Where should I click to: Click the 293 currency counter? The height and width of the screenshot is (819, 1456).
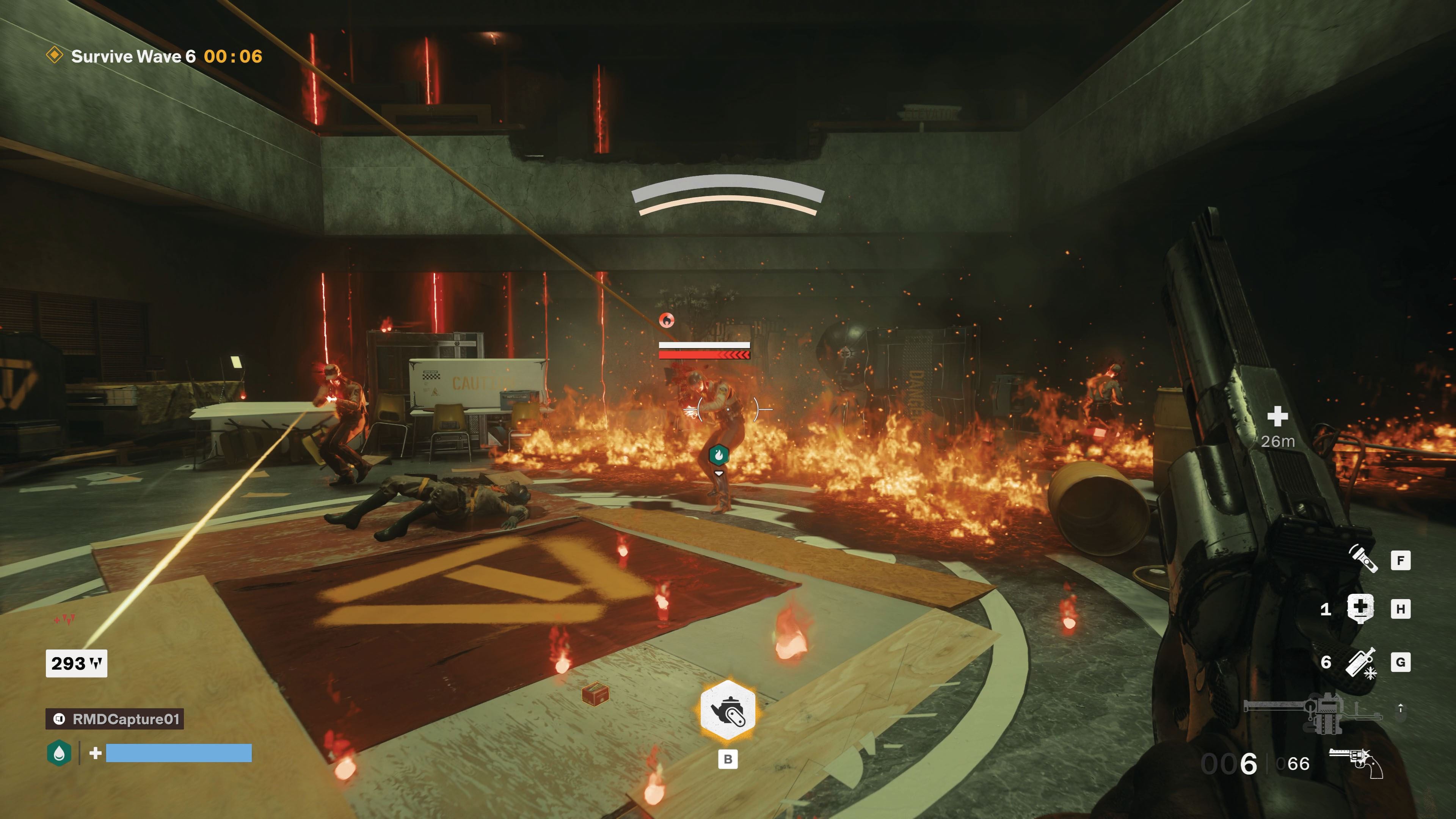point(76,663)
